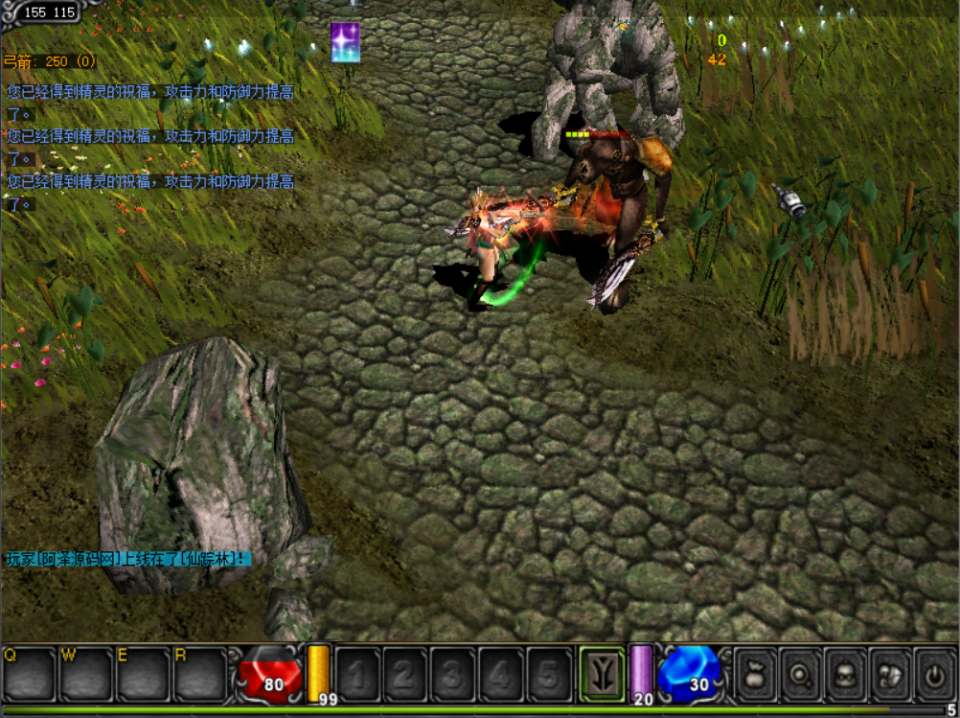
Task: Open the character helmet icon
Action: pyautogui.click(x=845, y=674)
